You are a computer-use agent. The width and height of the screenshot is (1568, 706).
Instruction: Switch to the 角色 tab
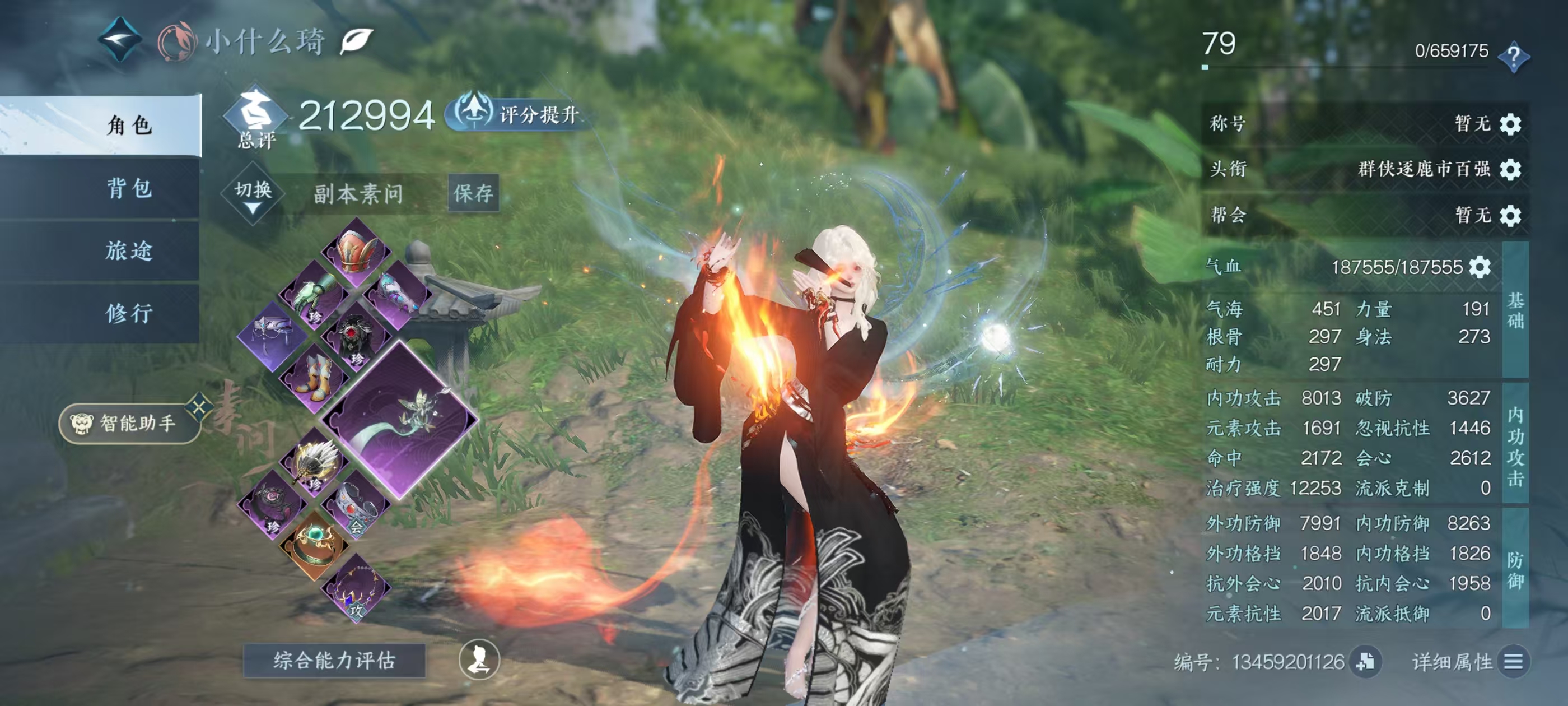[x=129, y=126]
